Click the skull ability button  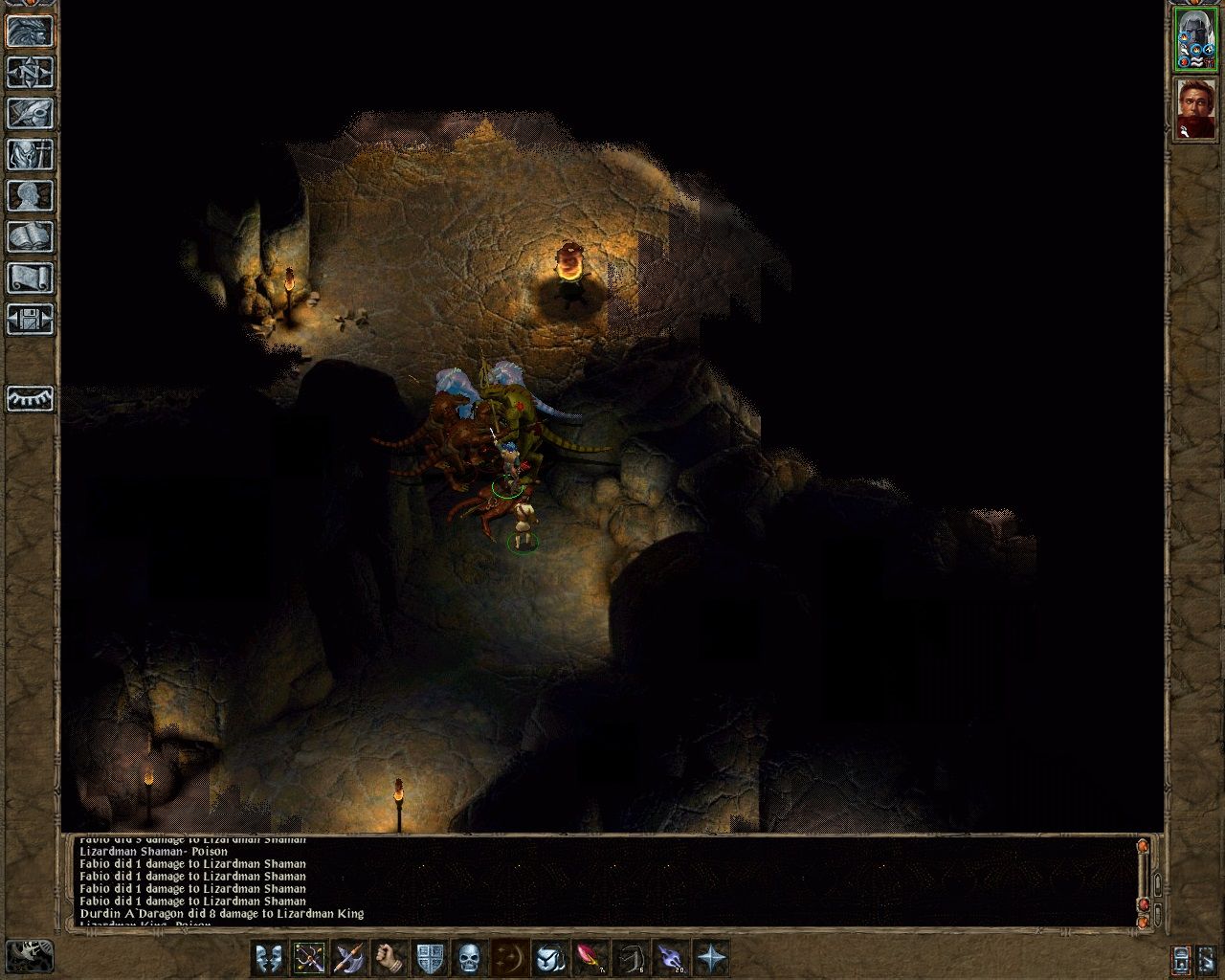pos(469,958)
